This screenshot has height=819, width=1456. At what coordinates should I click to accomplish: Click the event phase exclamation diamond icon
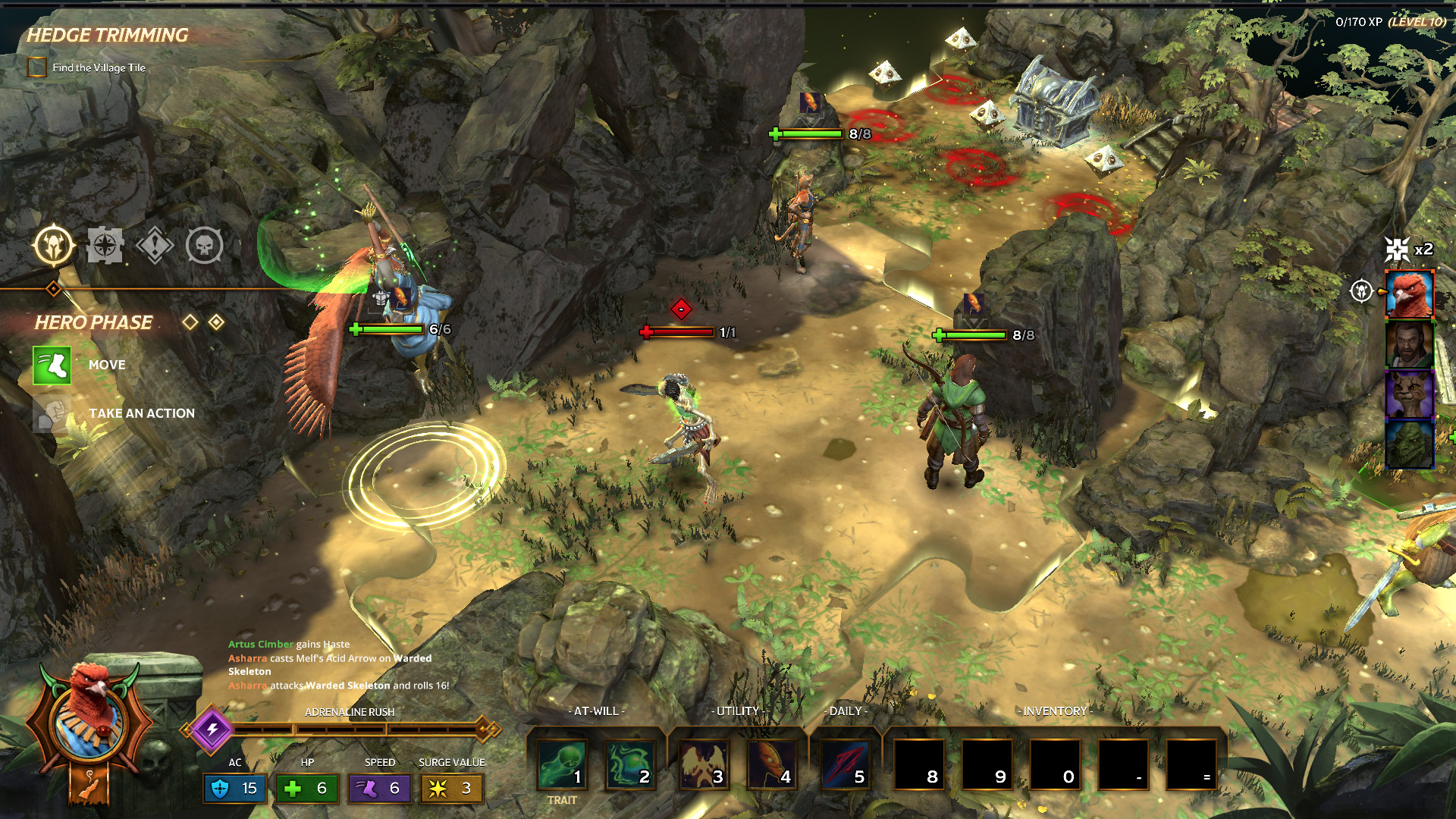[155, 245]
